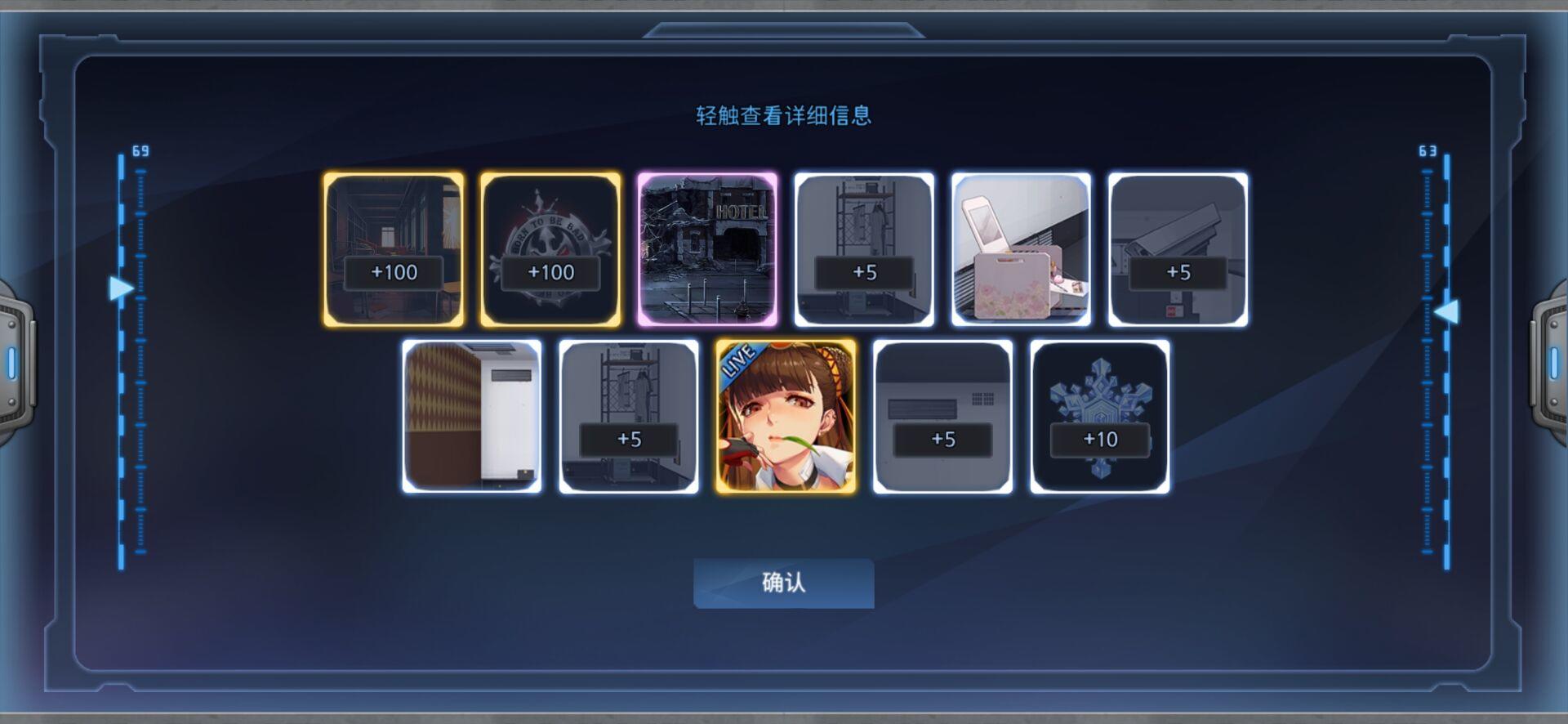Click the left metal hinge panel
This screenshot has width=1568, height=724.
[x=14, y=360]
